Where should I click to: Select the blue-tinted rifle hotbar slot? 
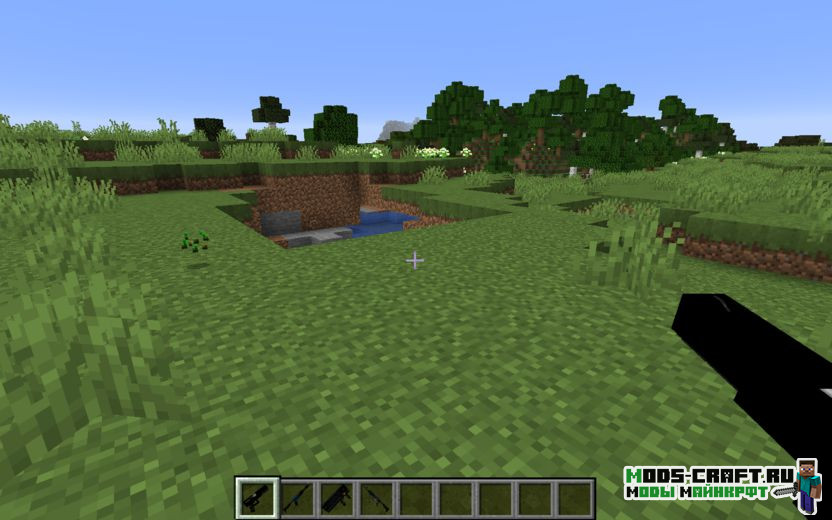(x=297, y=498)
